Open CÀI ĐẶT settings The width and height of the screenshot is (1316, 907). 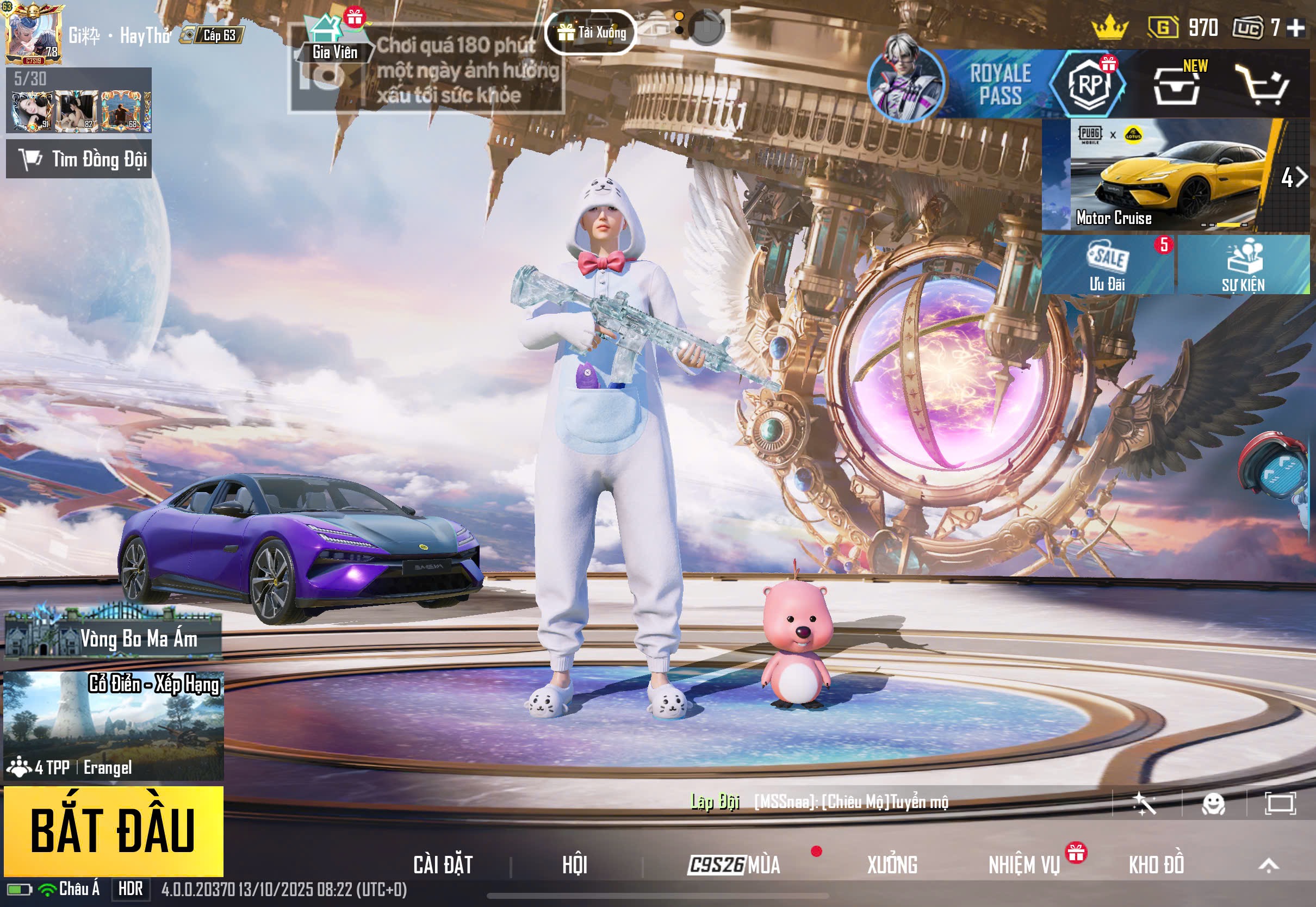pyautogui.click(x=443, y=865)
